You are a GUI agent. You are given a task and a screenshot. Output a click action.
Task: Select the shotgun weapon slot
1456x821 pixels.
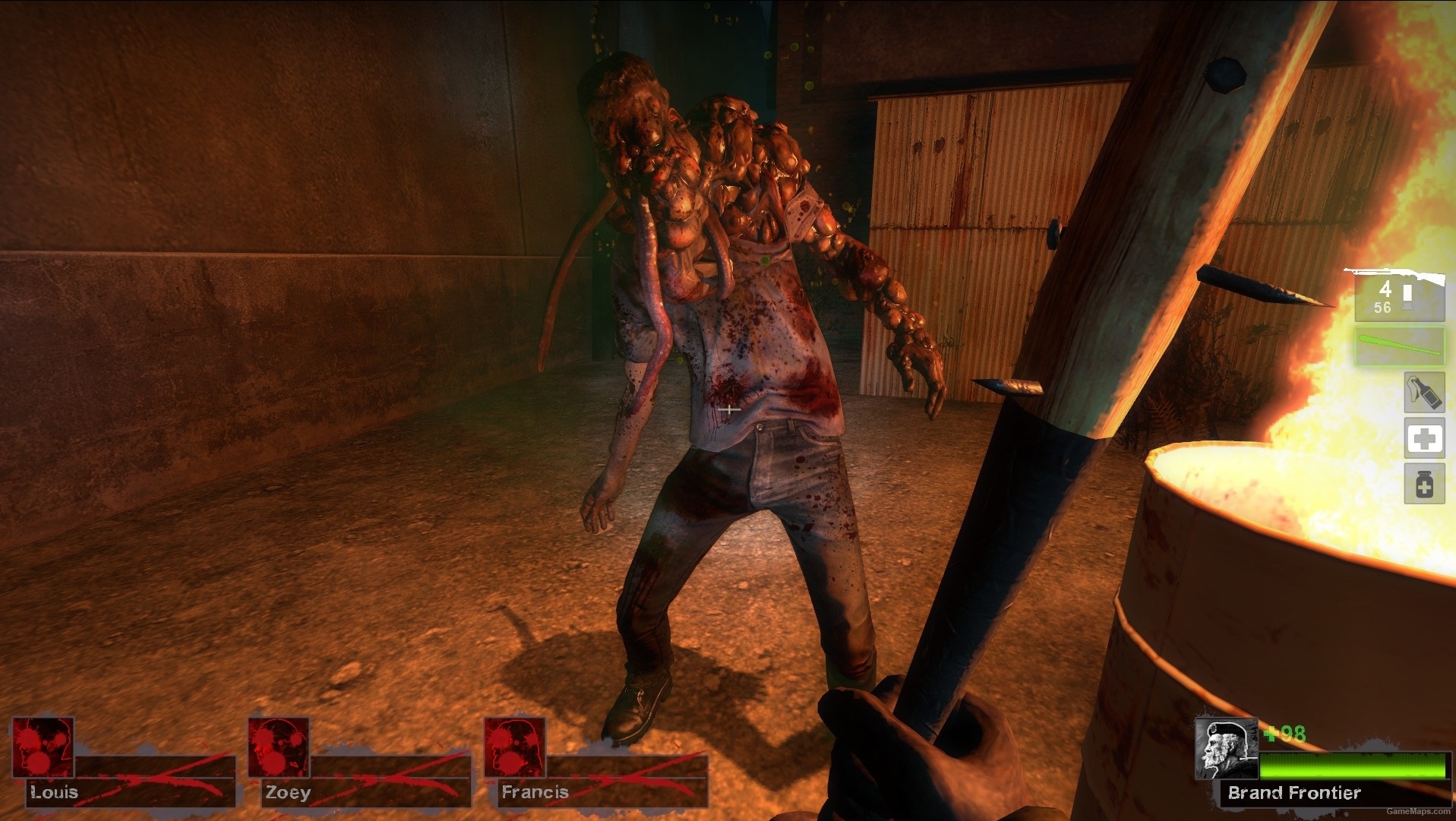click(x=1399, y=296)
